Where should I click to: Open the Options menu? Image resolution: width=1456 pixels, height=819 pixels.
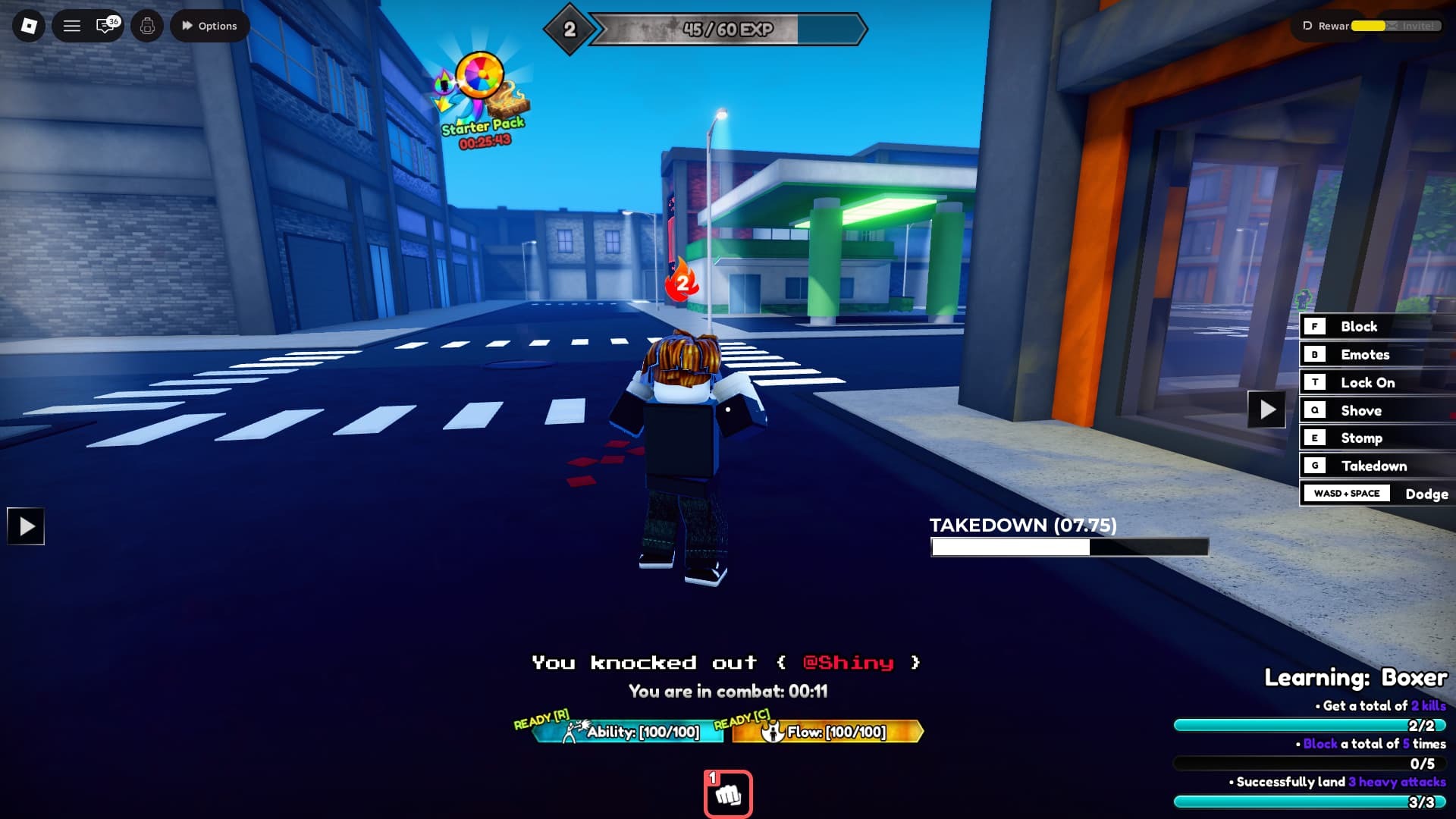(209, 25)
